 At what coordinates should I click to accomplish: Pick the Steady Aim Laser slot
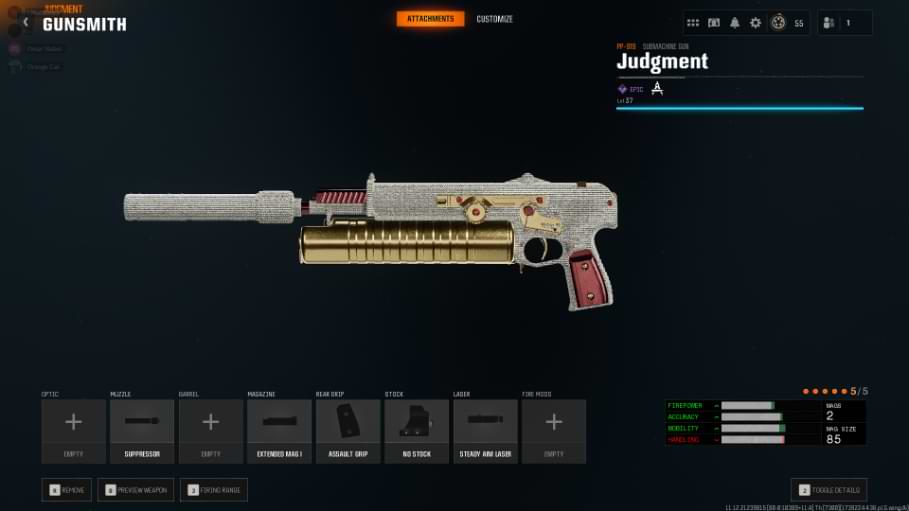pyautogui.click(x=485, y=431)
